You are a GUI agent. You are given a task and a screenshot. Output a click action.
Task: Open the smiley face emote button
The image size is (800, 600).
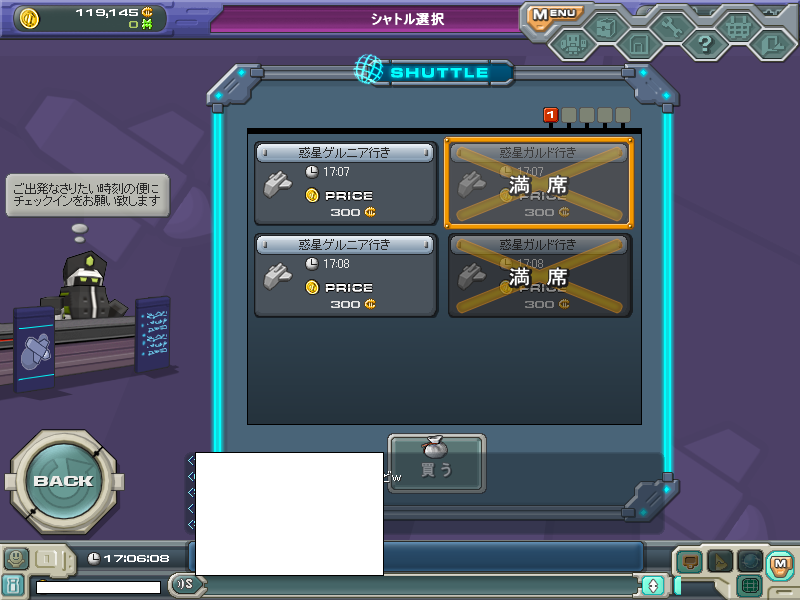pyautogui.click(x=15, y=558)
